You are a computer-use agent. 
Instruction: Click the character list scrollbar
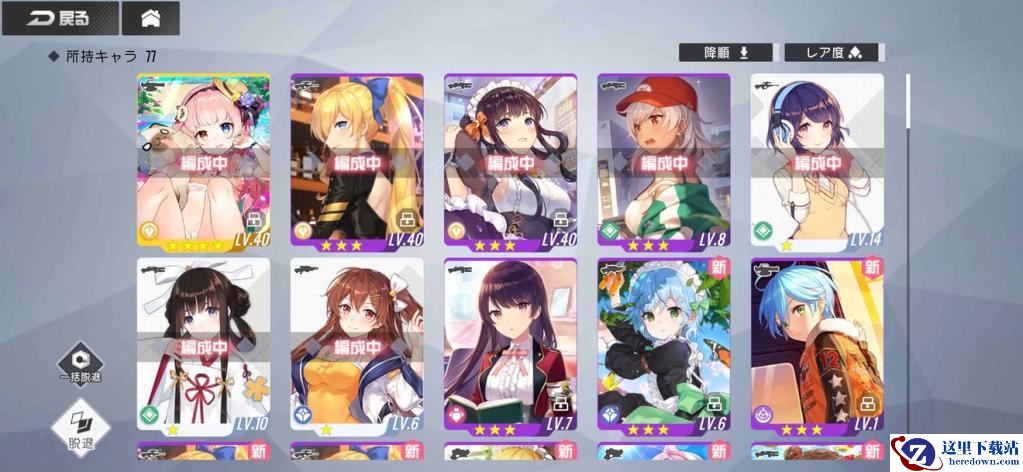pos(908,100)
